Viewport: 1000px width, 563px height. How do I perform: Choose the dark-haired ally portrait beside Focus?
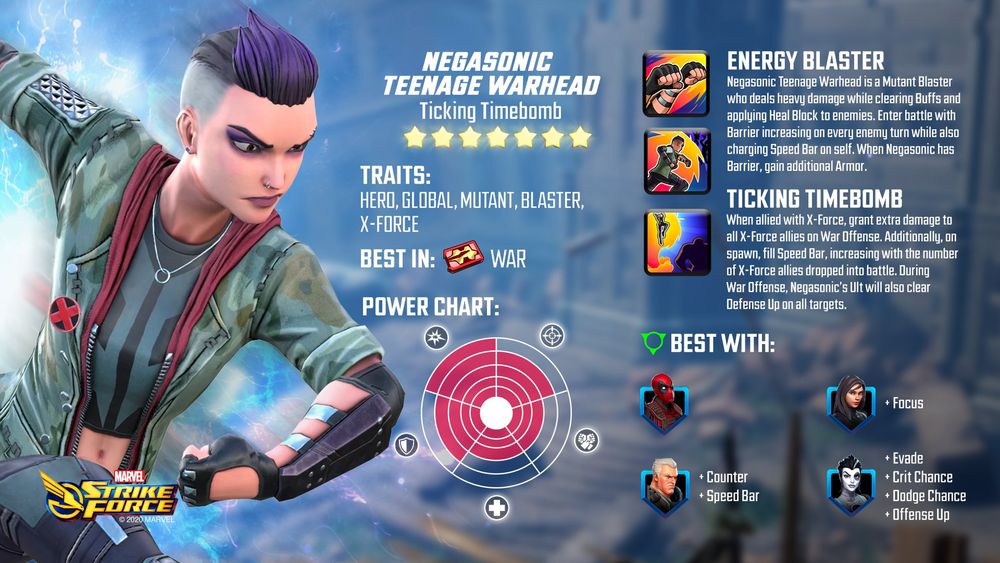click(x=849, y=402)
